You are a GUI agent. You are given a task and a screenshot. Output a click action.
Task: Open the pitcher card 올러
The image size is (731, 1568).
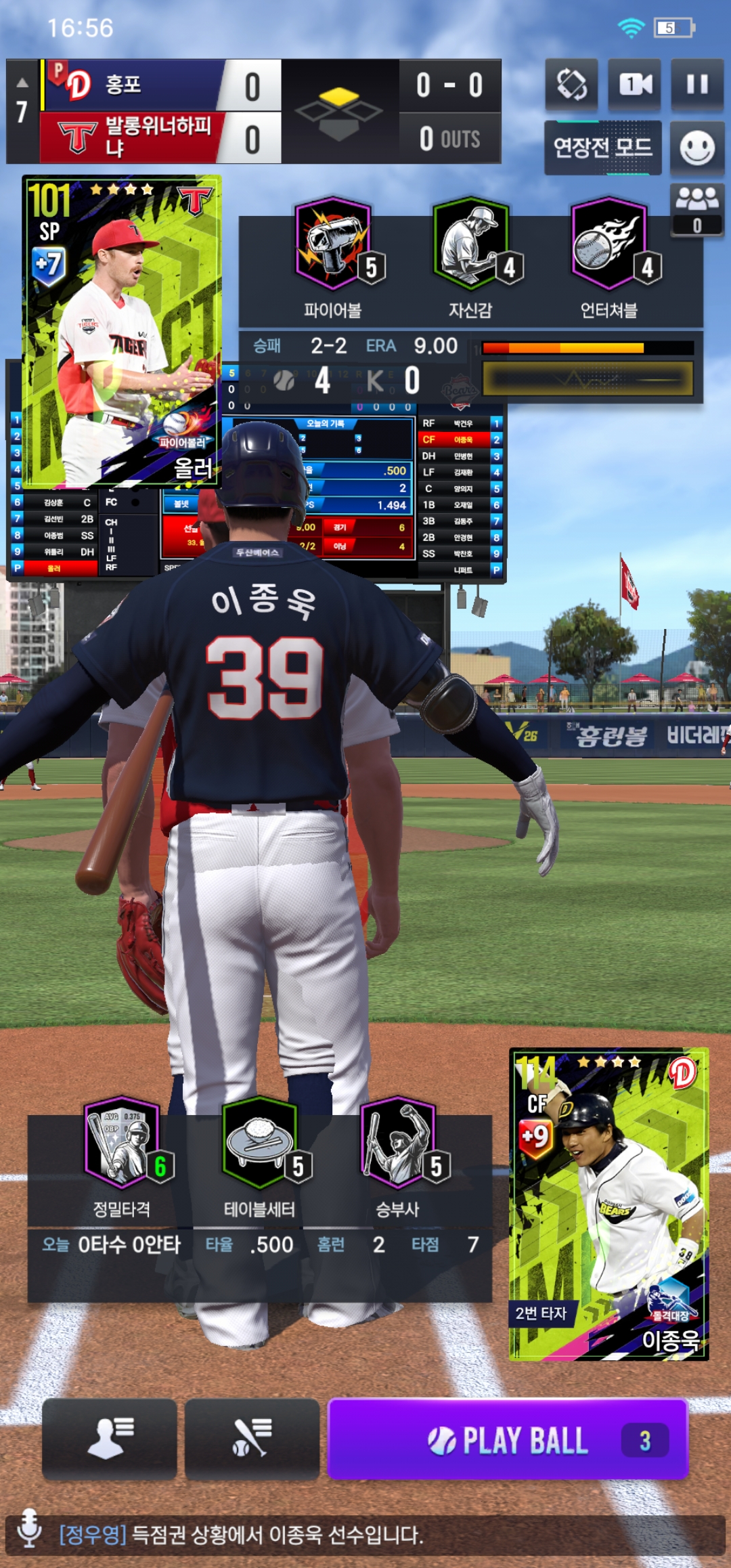pyautogui.click(x=122, y=330)
